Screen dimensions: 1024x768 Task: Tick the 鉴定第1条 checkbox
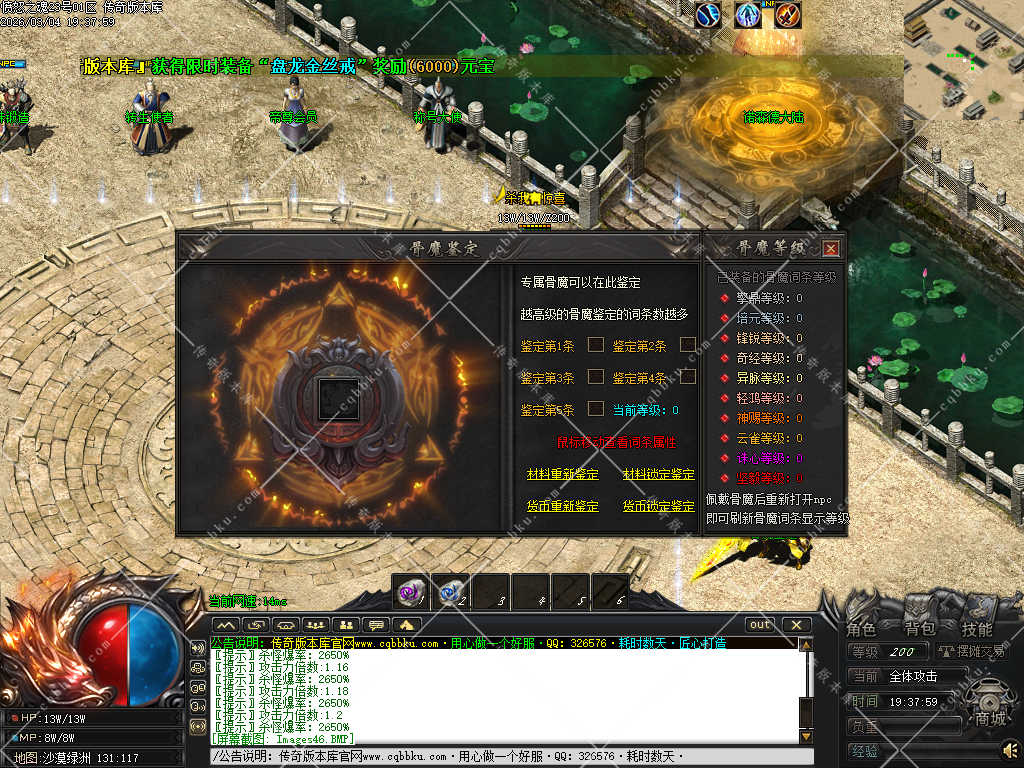coord(595,345)
